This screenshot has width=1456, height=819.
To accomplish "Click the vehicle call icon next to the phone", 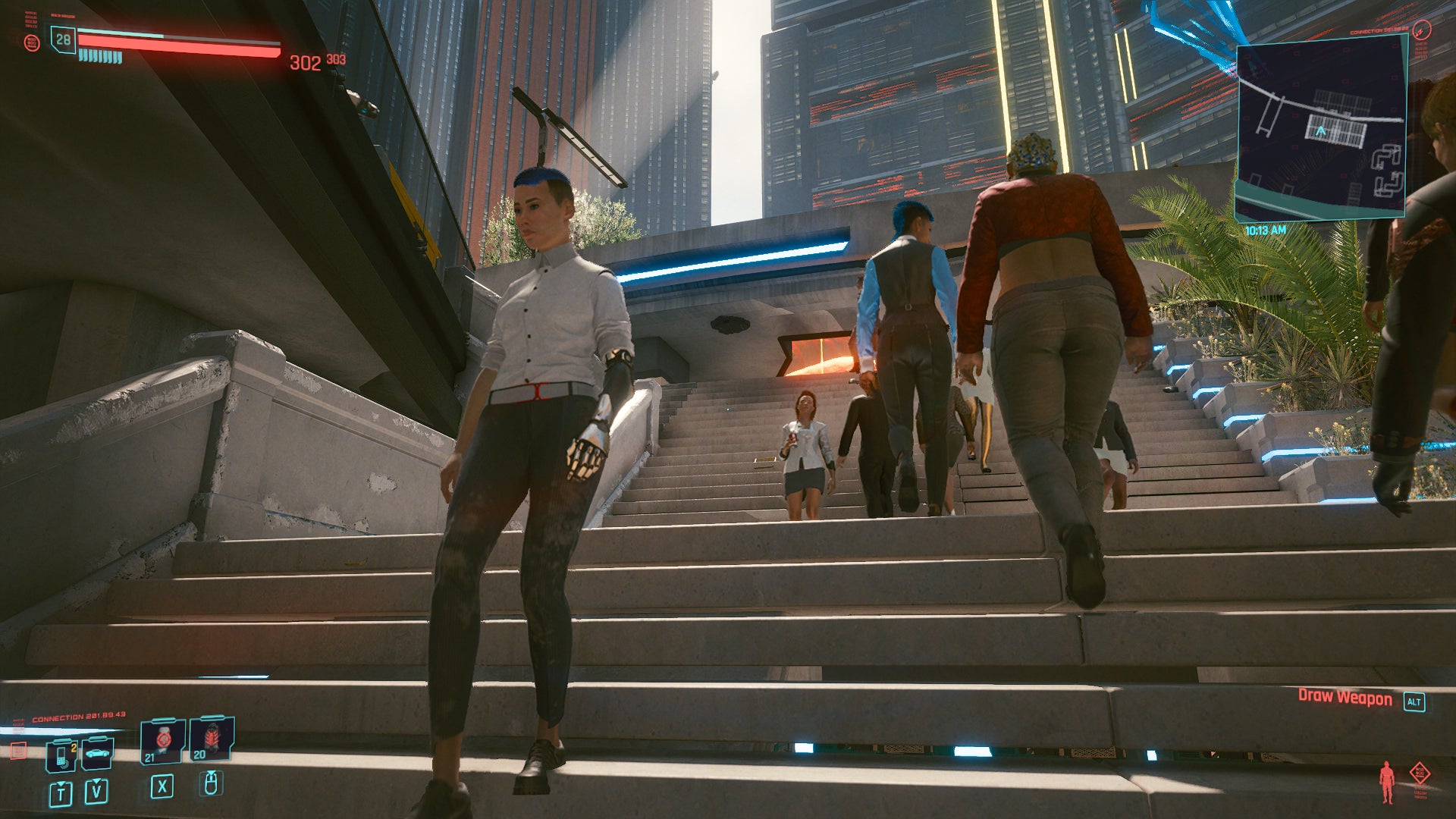I will [x=97, y=754].
